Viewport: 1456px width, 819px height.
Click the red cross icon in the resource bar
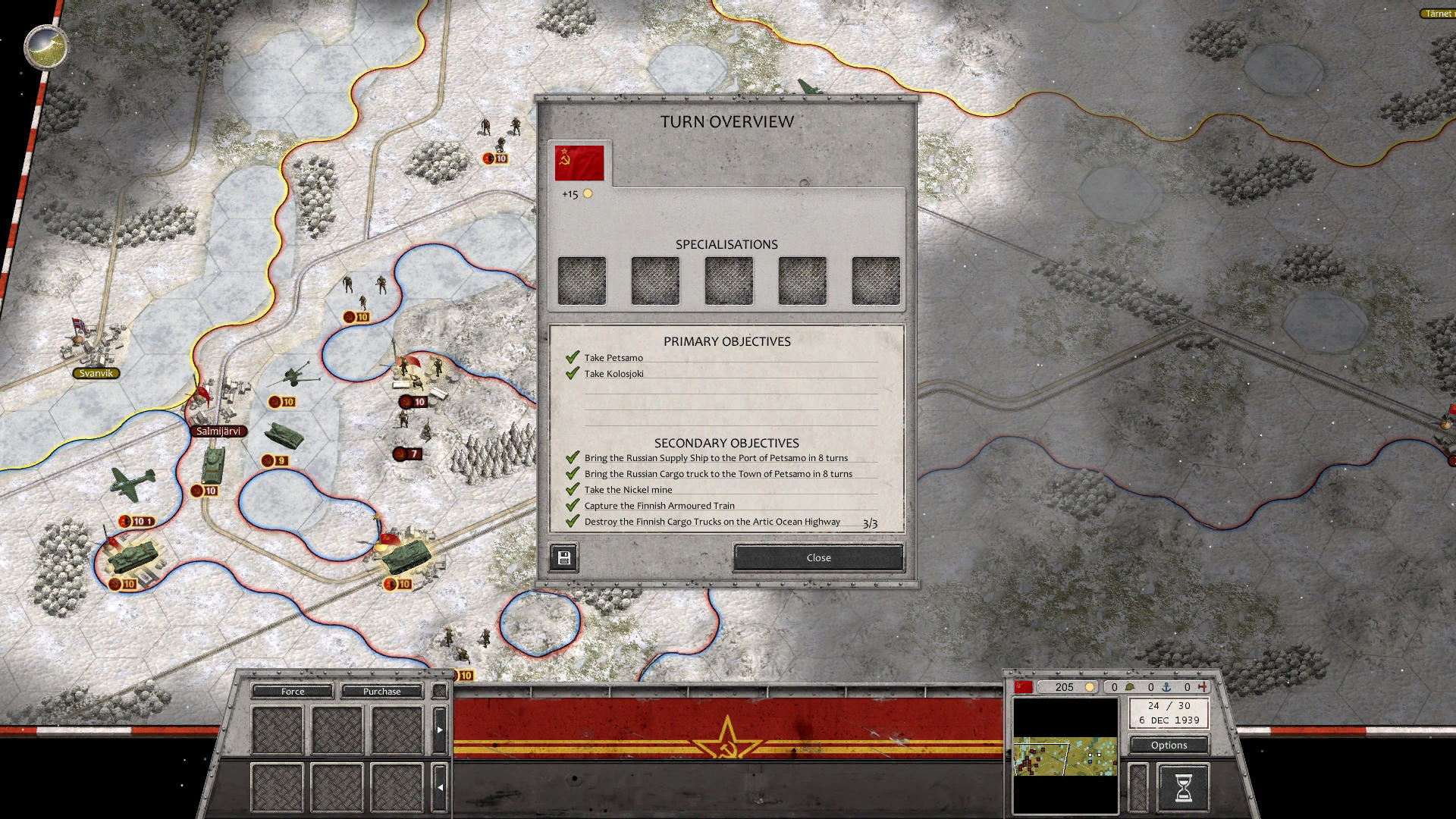pos(1202,687)
